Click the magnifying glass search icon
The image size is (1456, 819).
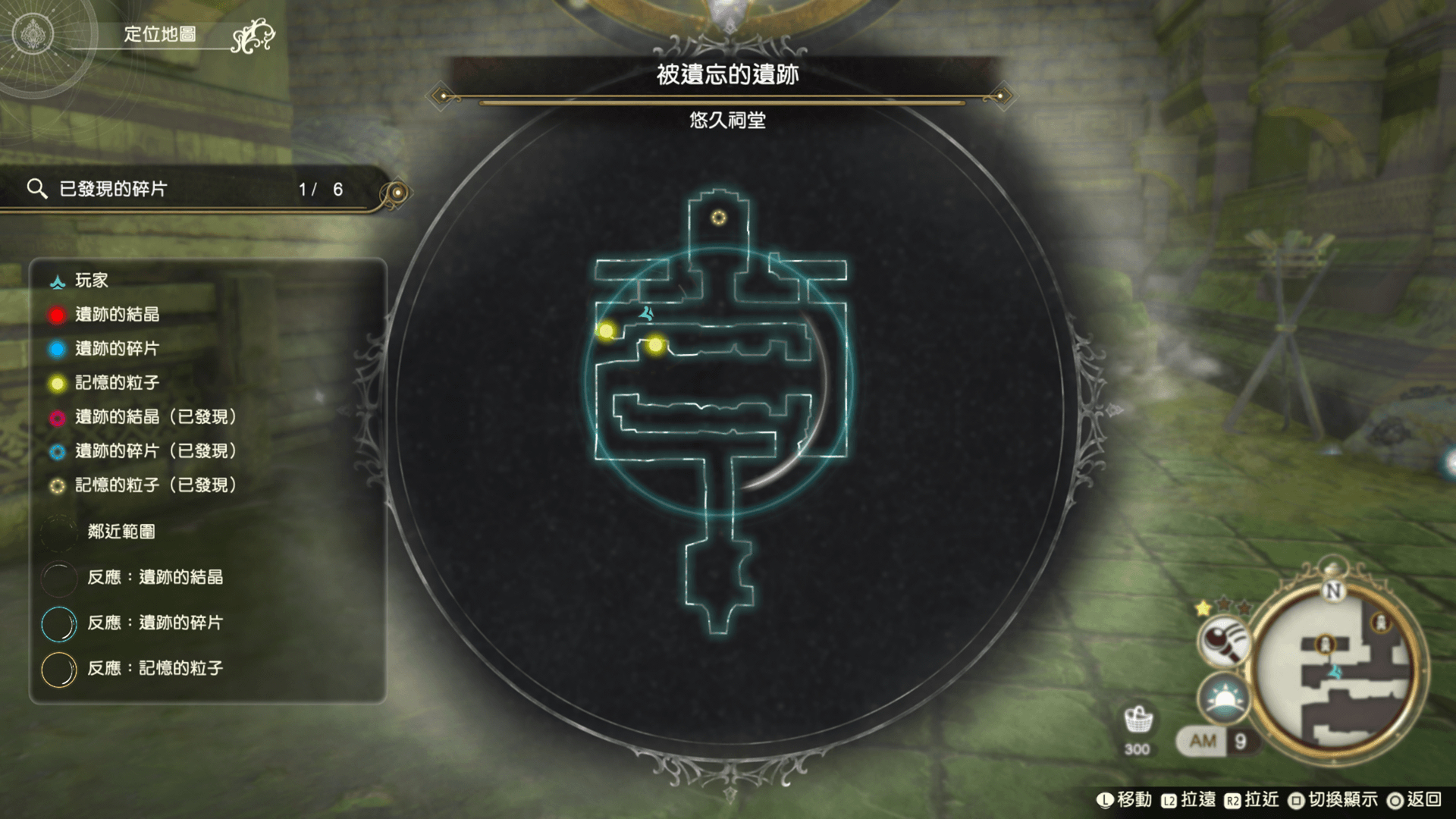1222,641
